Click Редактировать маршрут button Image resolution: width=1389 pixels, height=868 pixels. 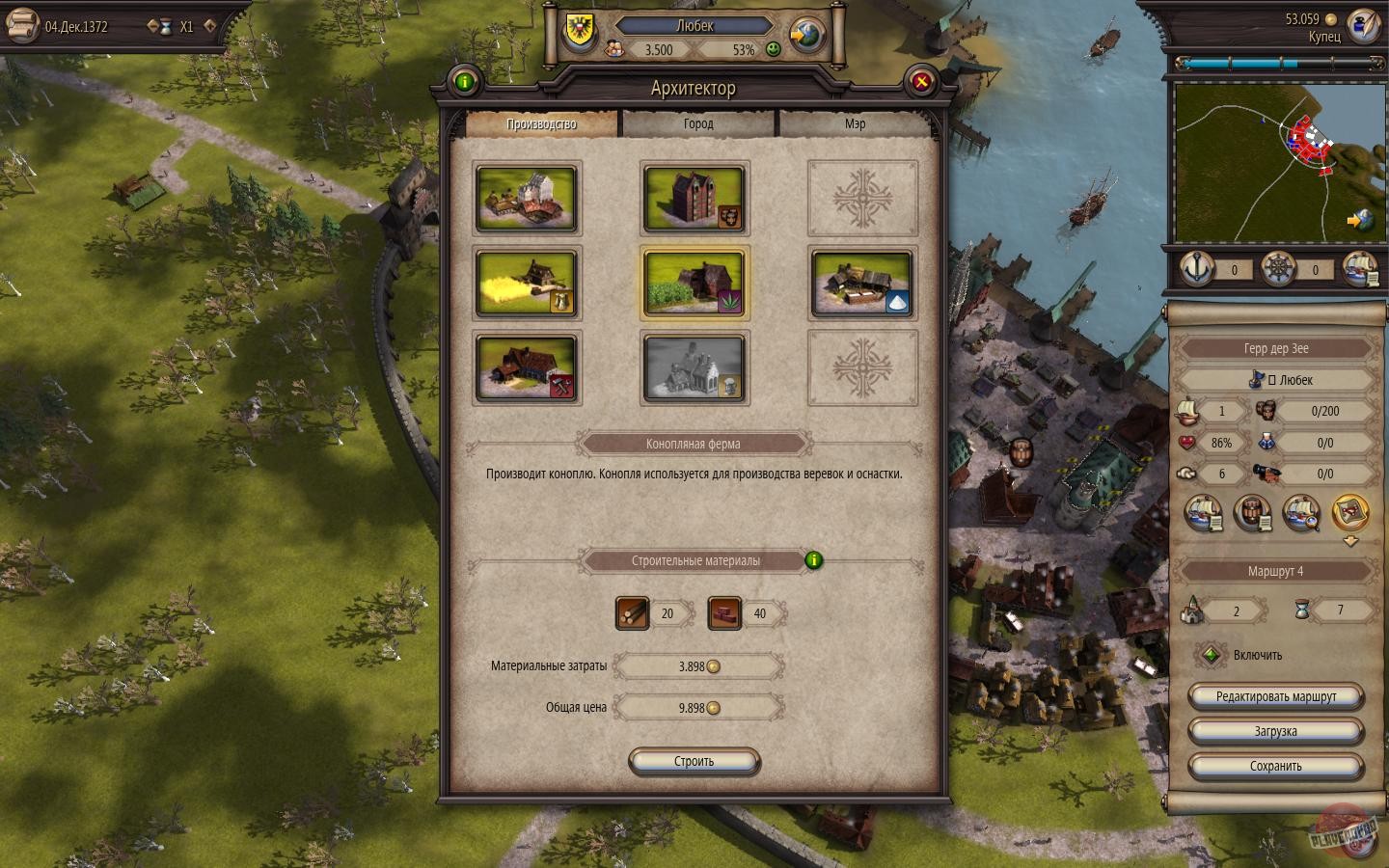click(x=1275, y=695)
